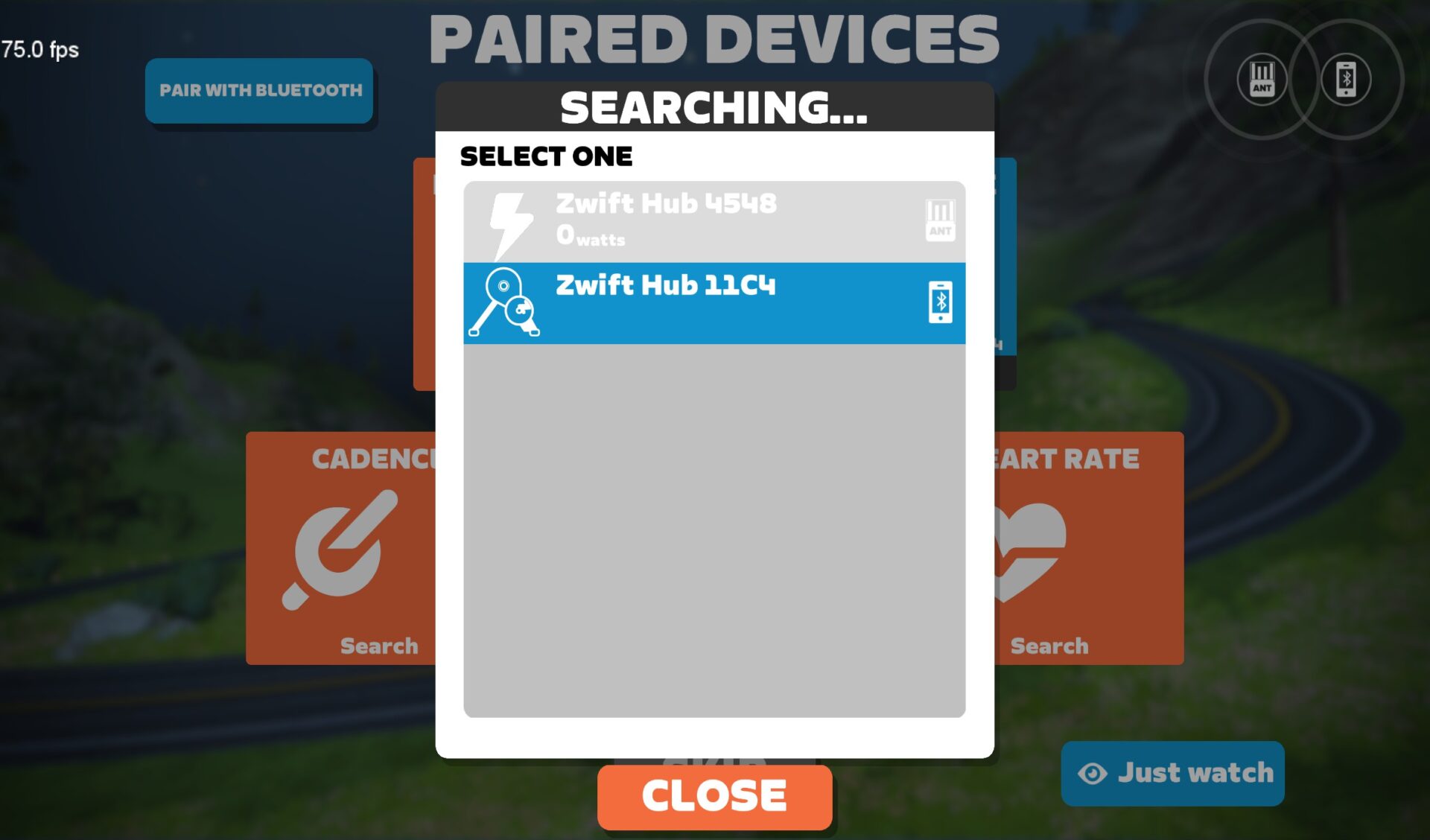Toggle Bluetooth pairing mode
Screen dimensions: 1430x840
(x=259, y=90)
